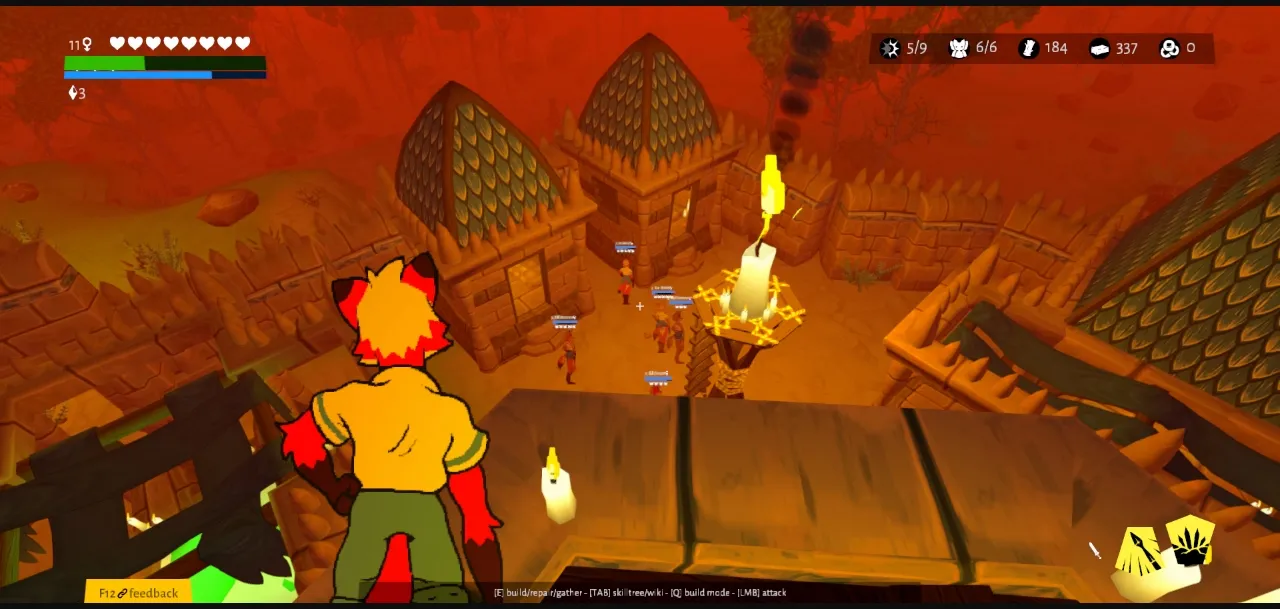Activate the spiked fist ability icon

pos(1190,541)
